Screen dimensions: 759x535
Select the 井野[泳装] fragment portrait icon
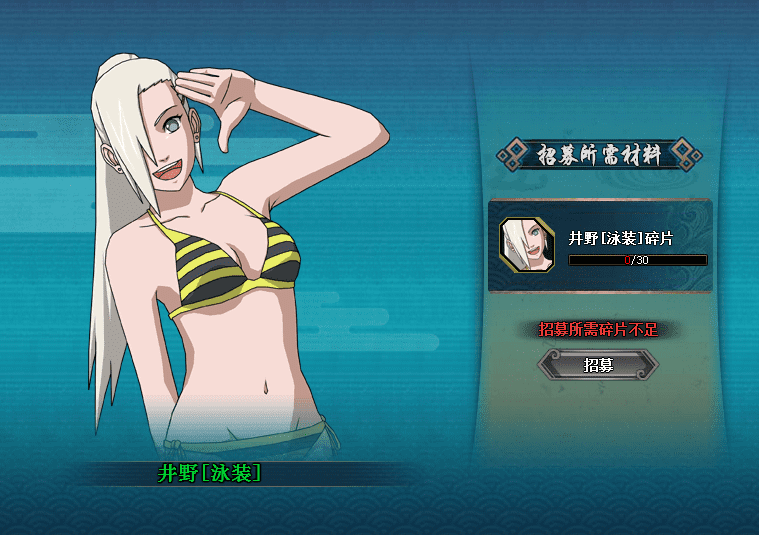pos(527,245)
